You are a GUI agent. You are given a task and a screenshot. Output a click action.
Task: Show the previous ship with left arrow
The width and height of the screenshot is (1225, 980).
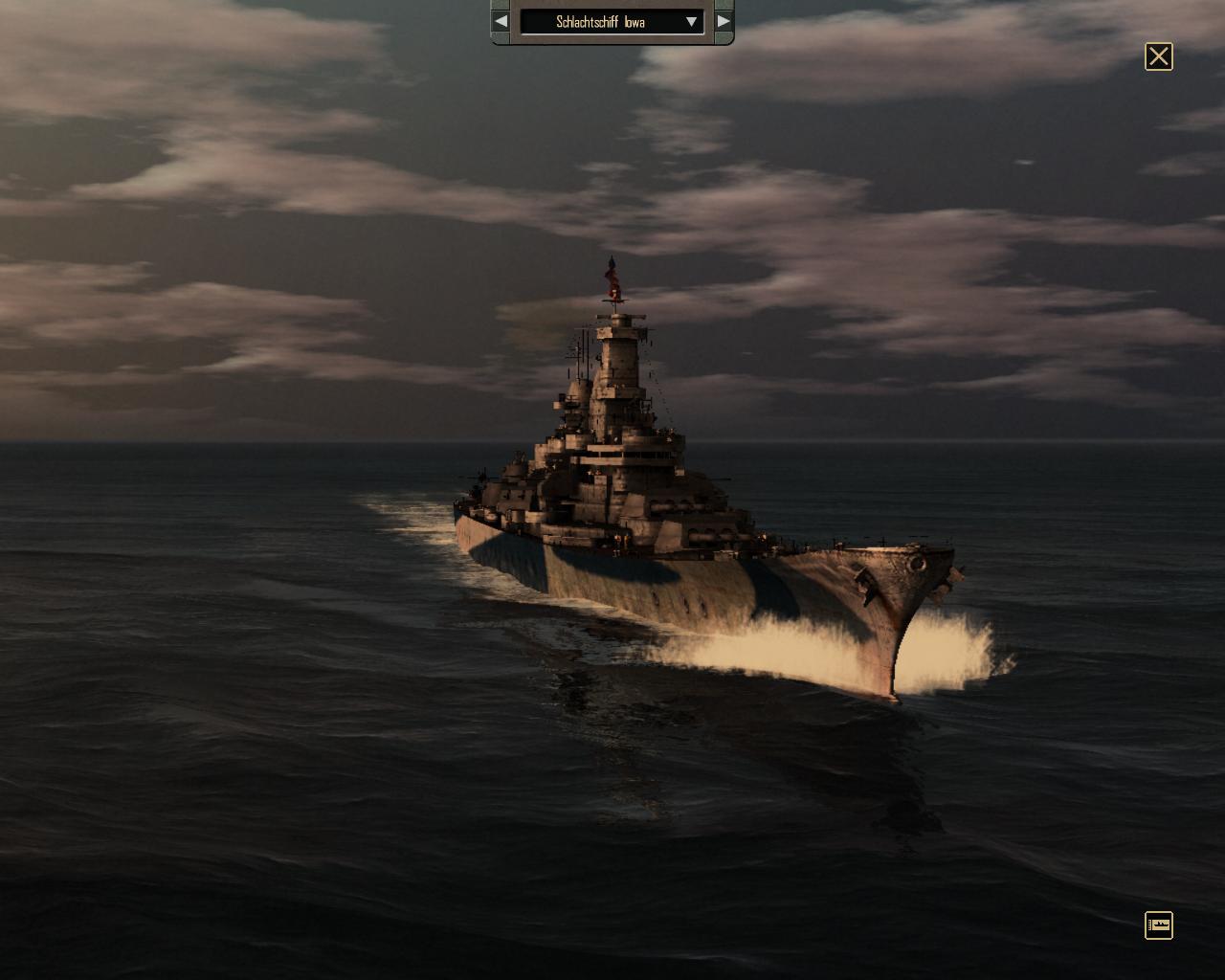click(501, 21)
